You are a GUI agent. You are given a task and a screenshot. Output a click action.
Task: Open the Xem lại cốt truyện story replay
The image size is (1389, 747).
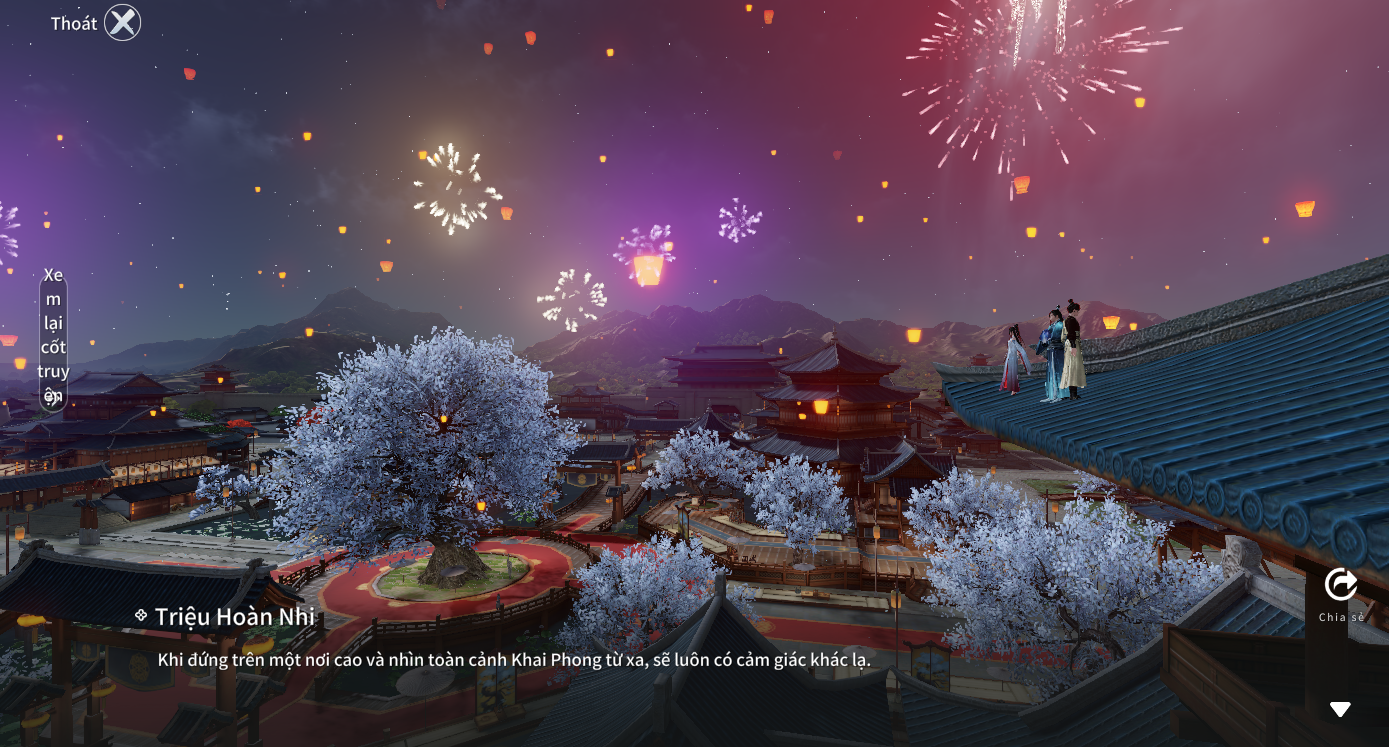pos(53,335)
